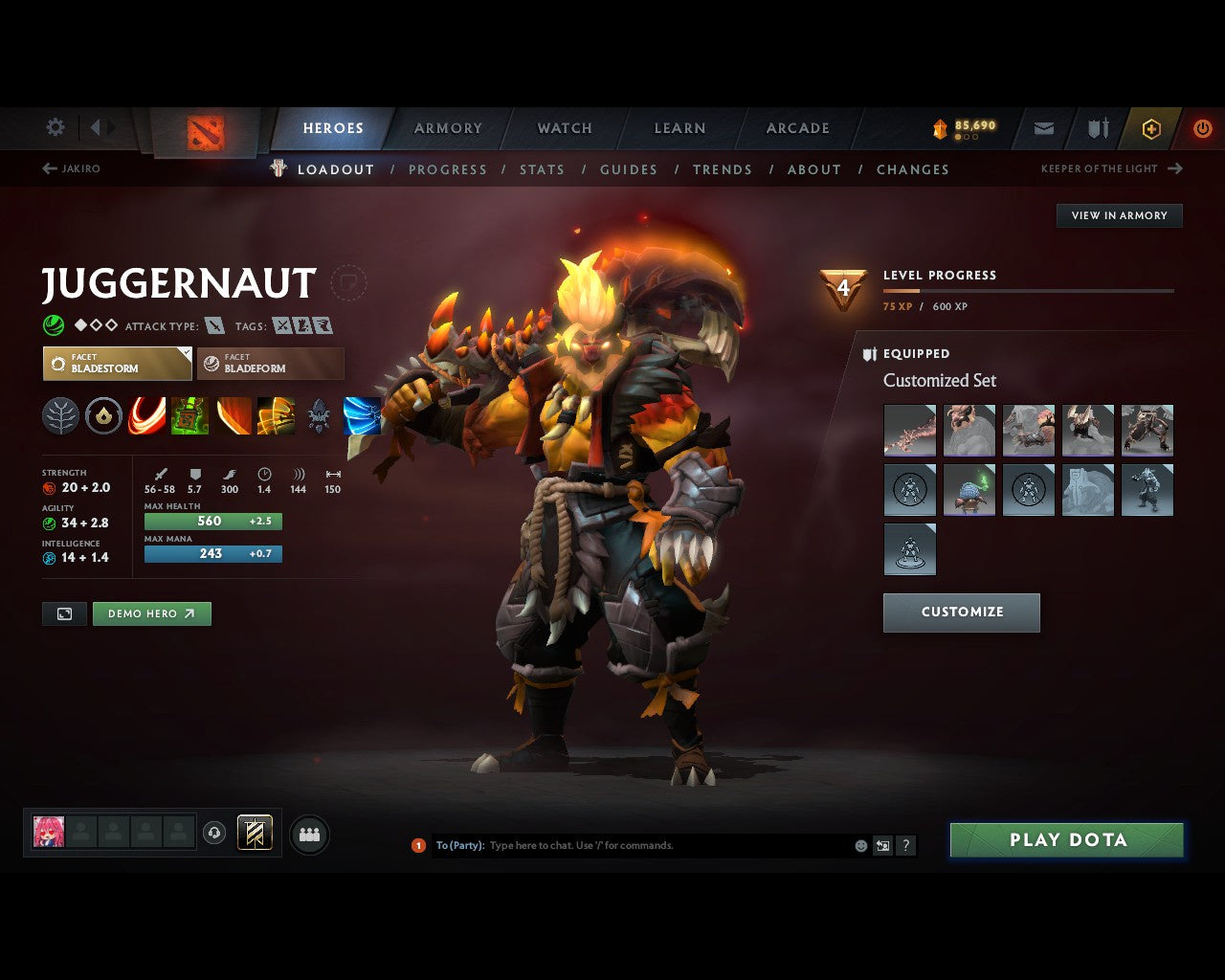Viewport: 1225px width, 980px height.
Task: Open the Dota Plus hexagon icon
Action: tap(1151, 127)
